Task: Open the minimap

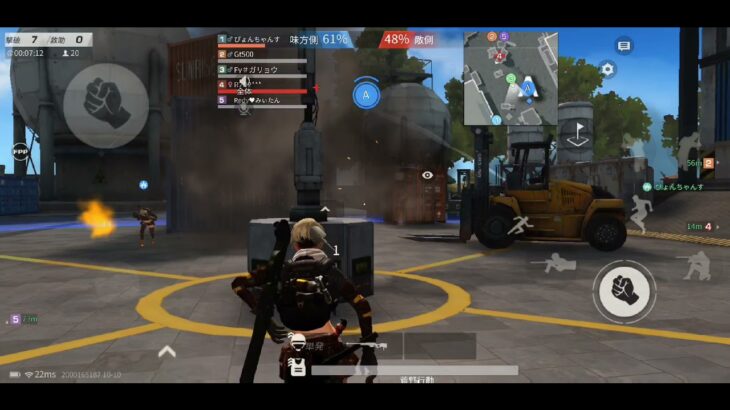Action: [x=510, y=78]
